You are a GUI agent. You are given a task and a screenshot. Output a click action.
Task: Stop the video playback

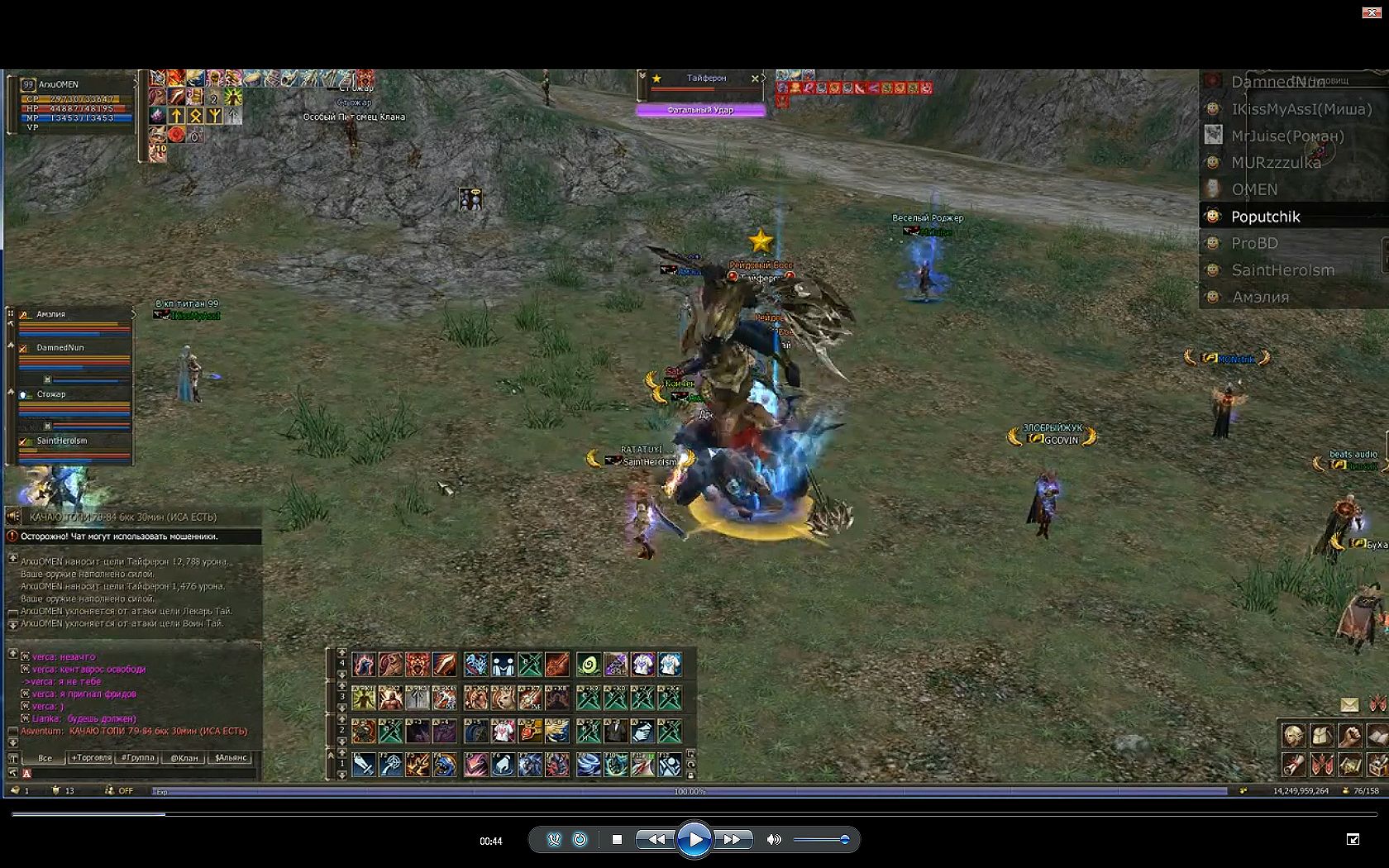[617, 840]
